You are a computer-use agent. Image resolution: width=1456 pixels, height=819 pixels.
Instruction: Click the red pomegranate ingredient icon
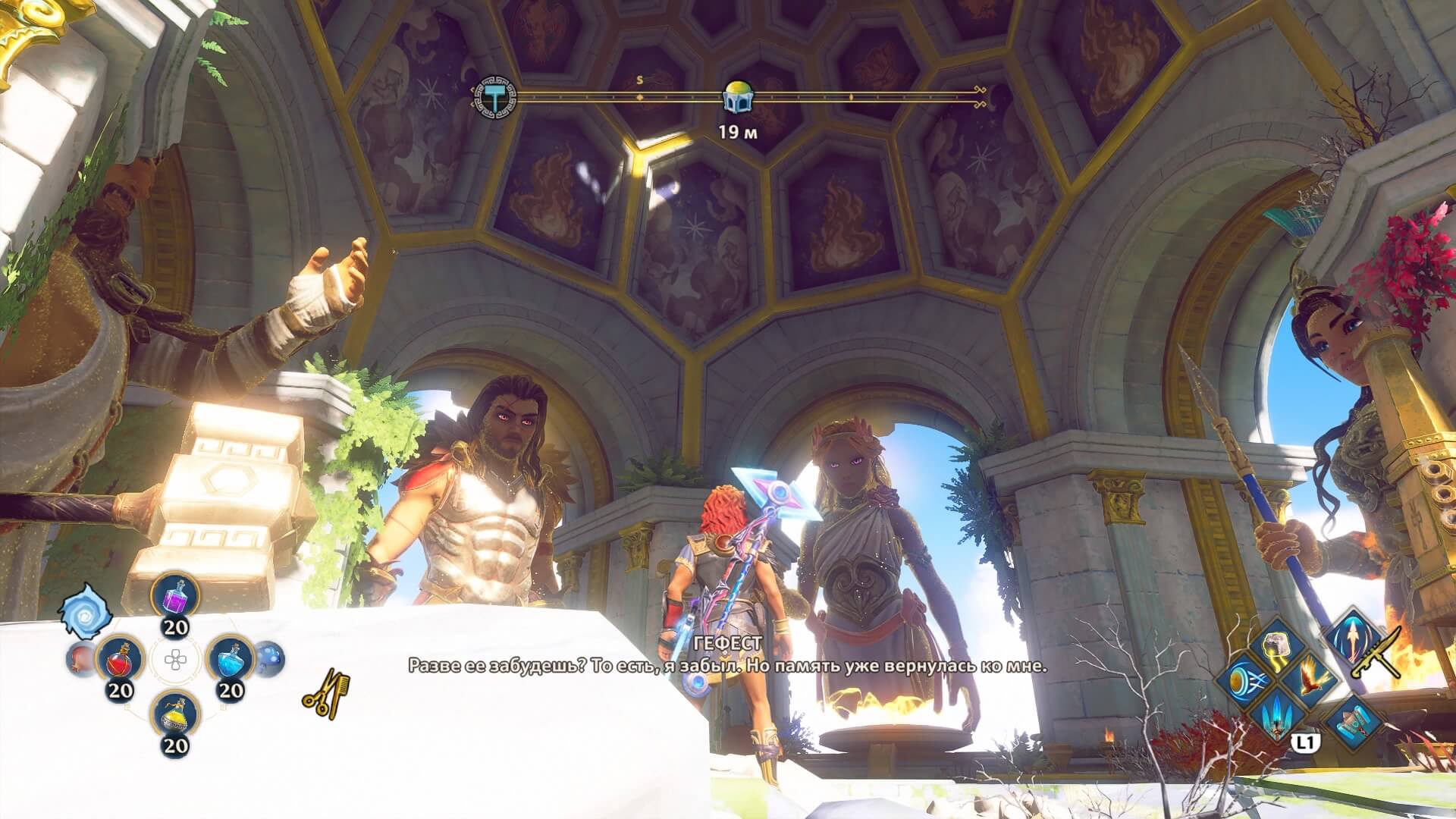(80, 659)
